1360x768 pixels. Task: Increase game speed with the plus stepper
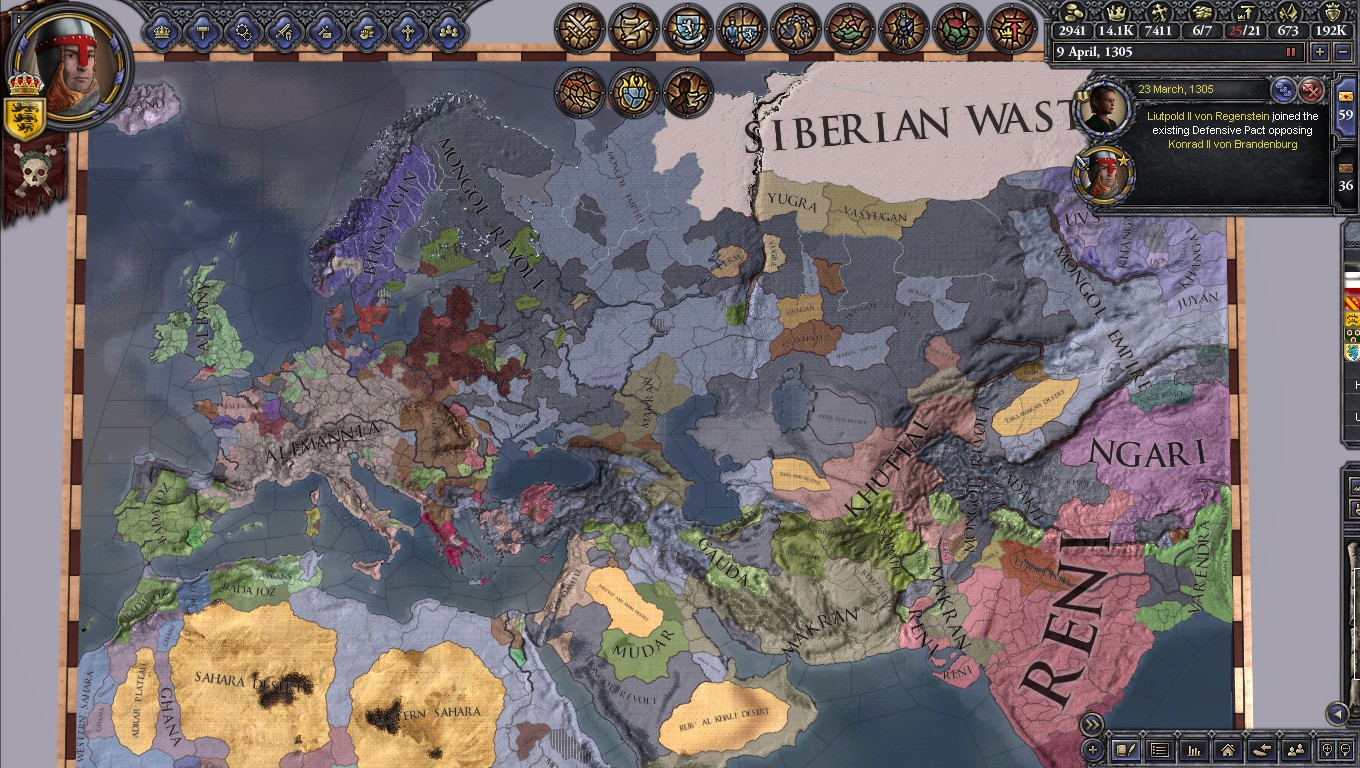pyautogui.click(x=1320, y=52)
